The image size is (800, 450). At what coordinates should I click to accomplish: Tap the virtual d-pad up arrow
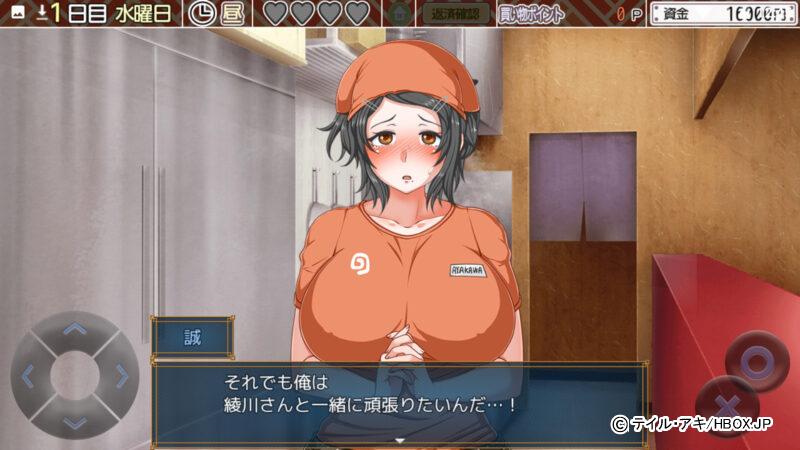pyautogui.click(x=75, y=328)
